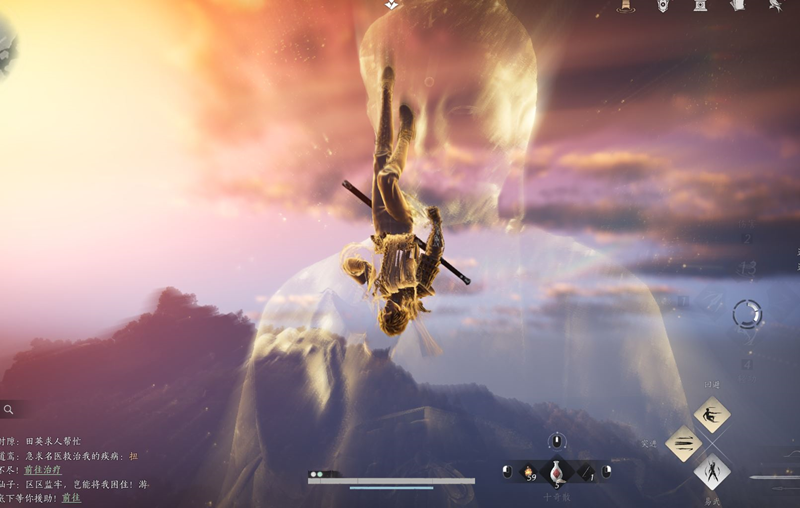Image resolution: width=800 pixels, height=508 pixels.
Task: Use the 突进 dash skill diamond
Action: pos(683,443)
